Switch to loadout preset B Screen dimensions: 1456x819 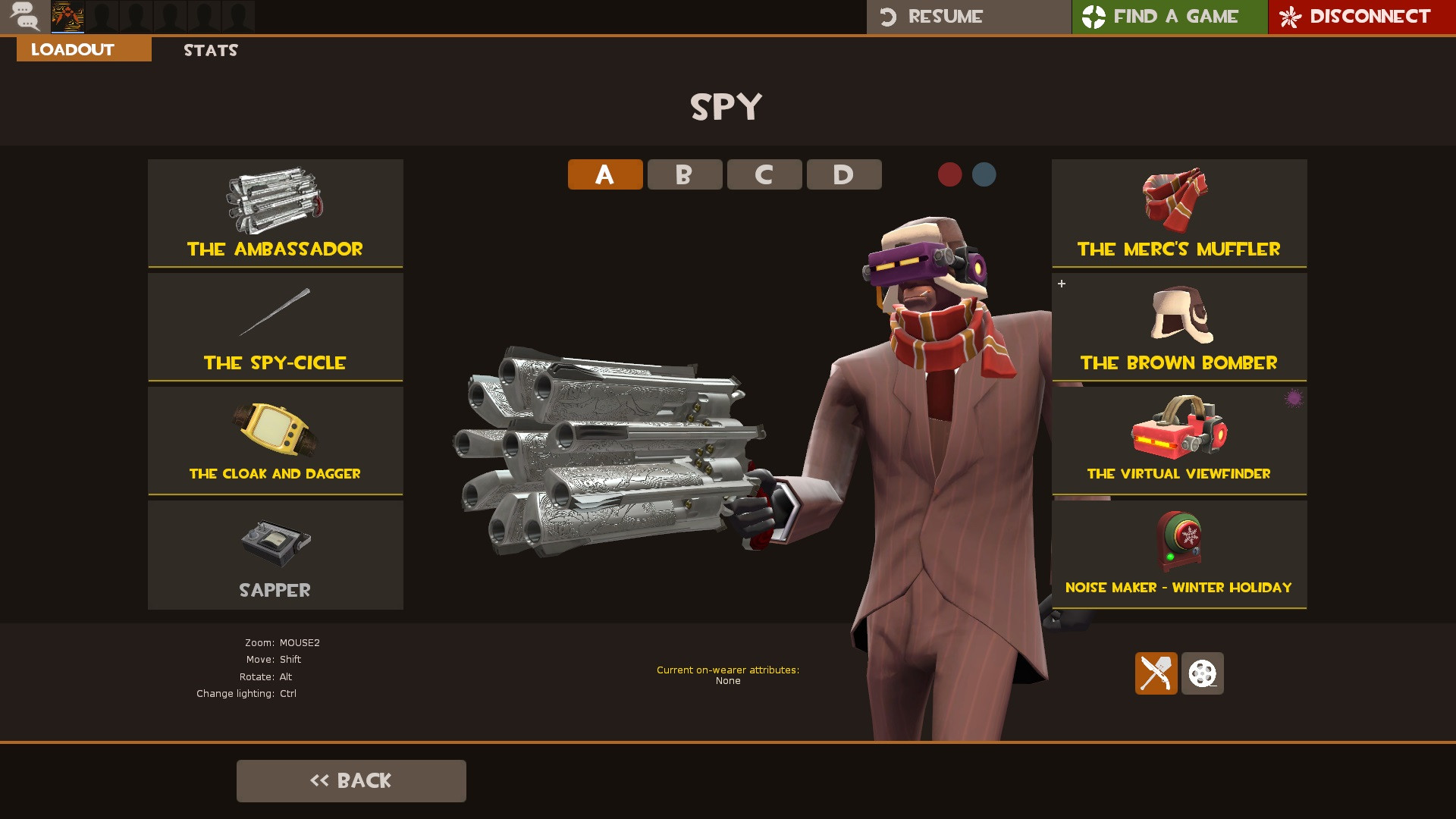click(x=684, y=174)
